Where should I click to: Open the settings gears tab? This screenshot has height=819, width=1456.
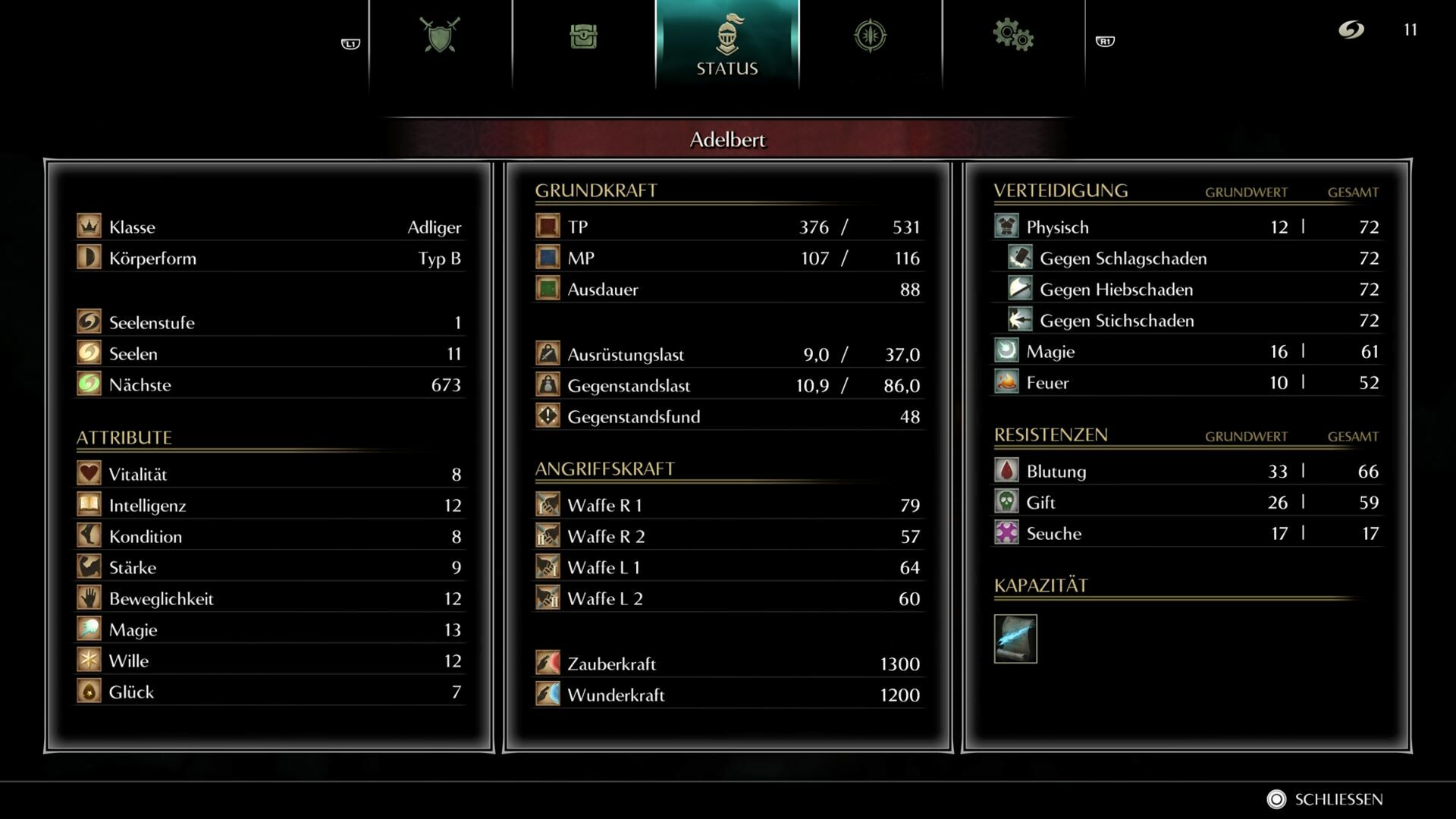[1013, 36]
